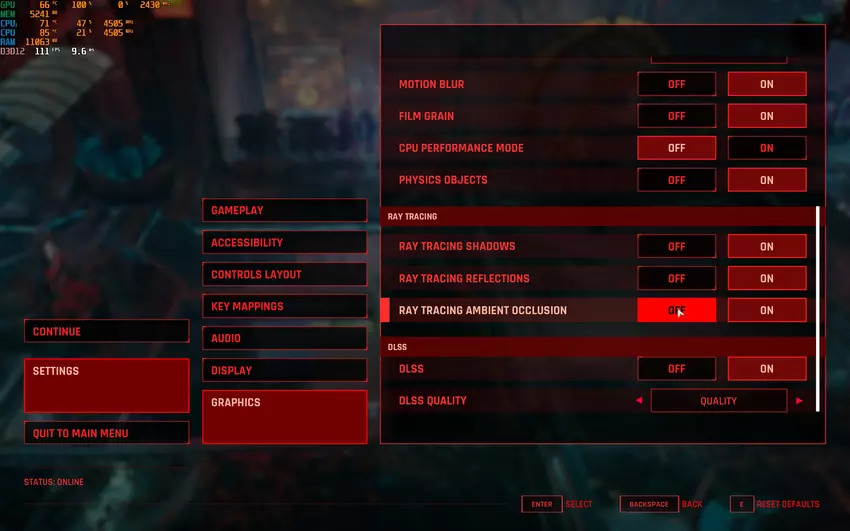Open the Gameplay settings category
The image size is (850, 531).
pyautogui.click(x=284, y=210)
